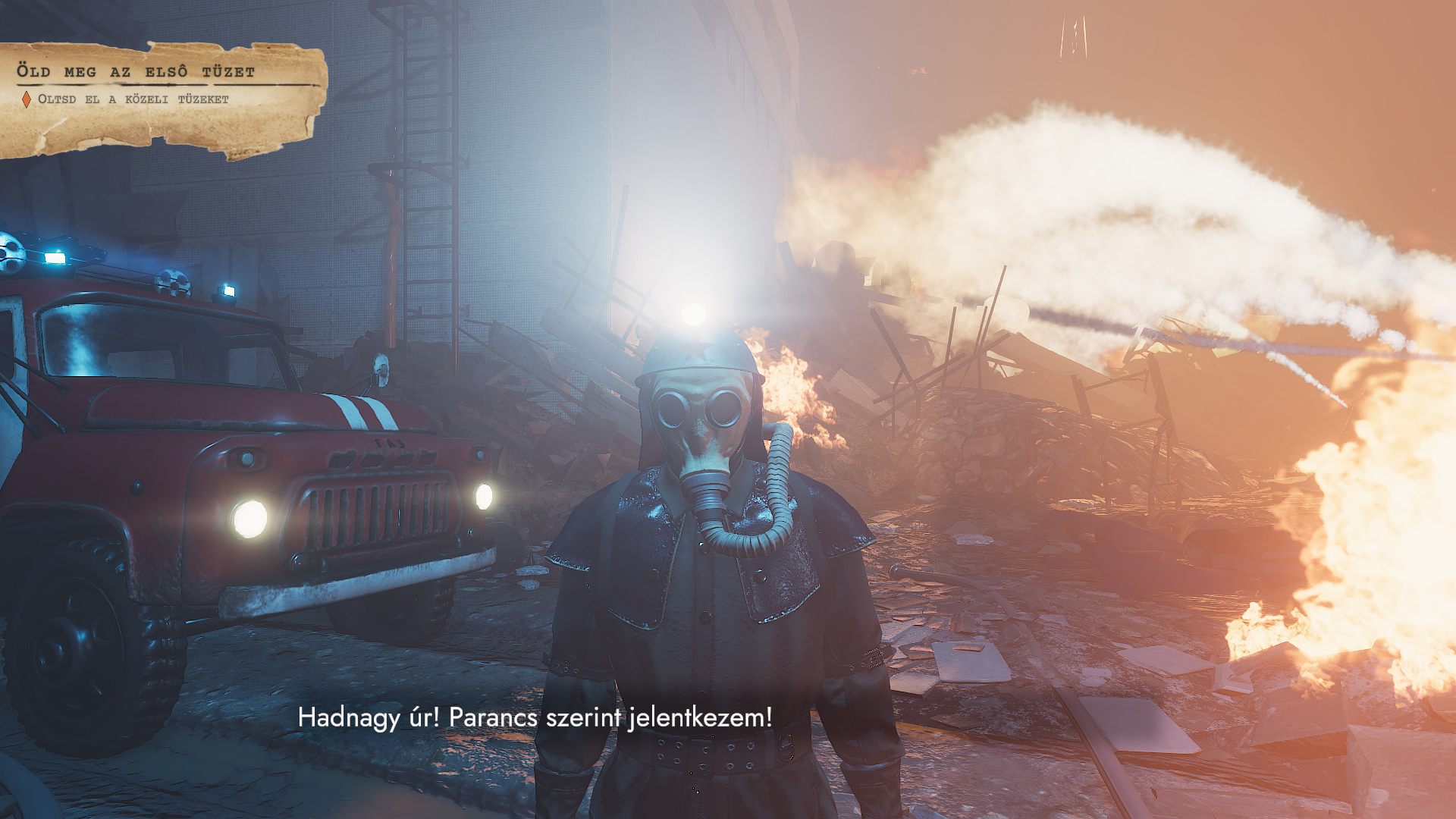The image size is (1456, 819).
Task: Select the objective "Oltsd el a közeli tüzeket"
Action: 133,99
